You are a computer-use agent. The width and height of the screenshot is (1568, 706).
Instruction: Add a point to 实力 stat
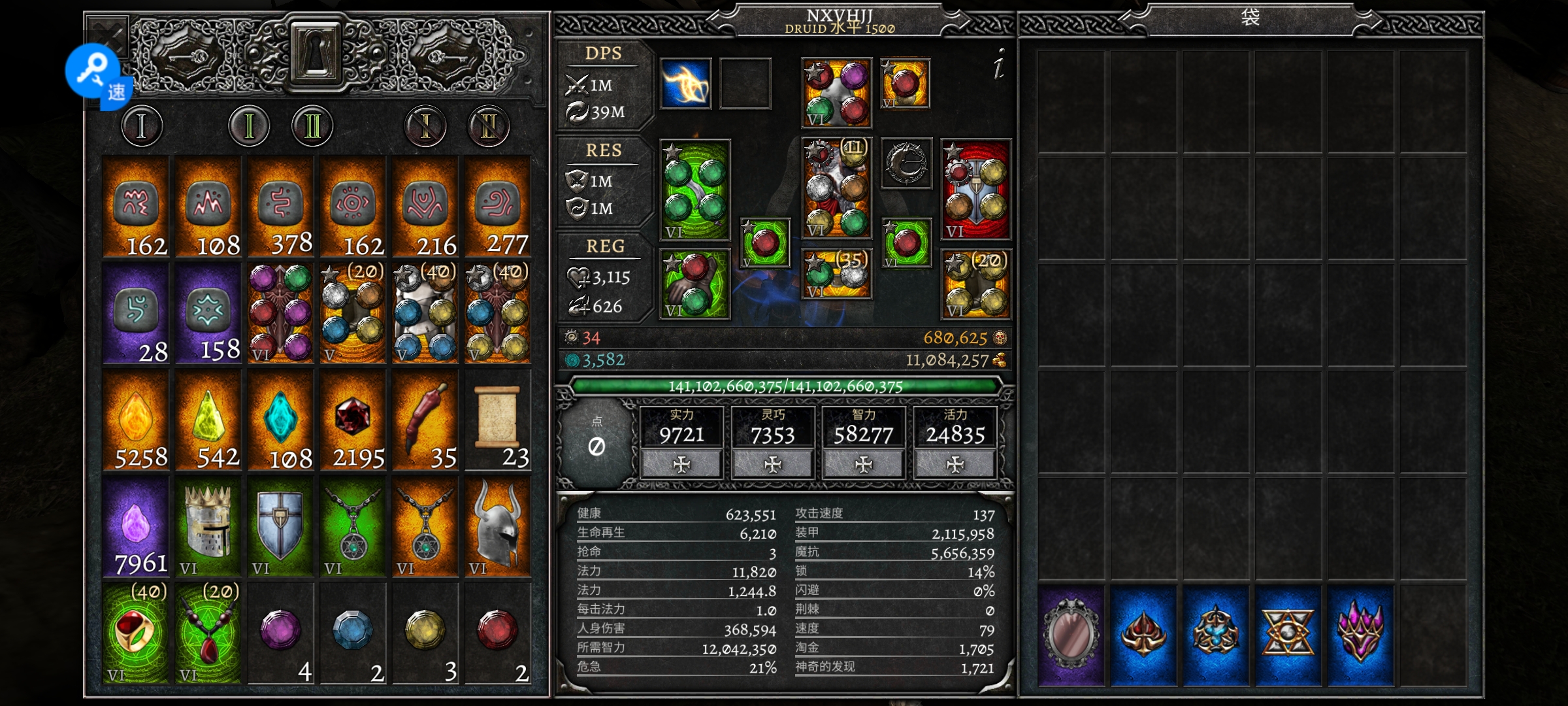point(681,464)
